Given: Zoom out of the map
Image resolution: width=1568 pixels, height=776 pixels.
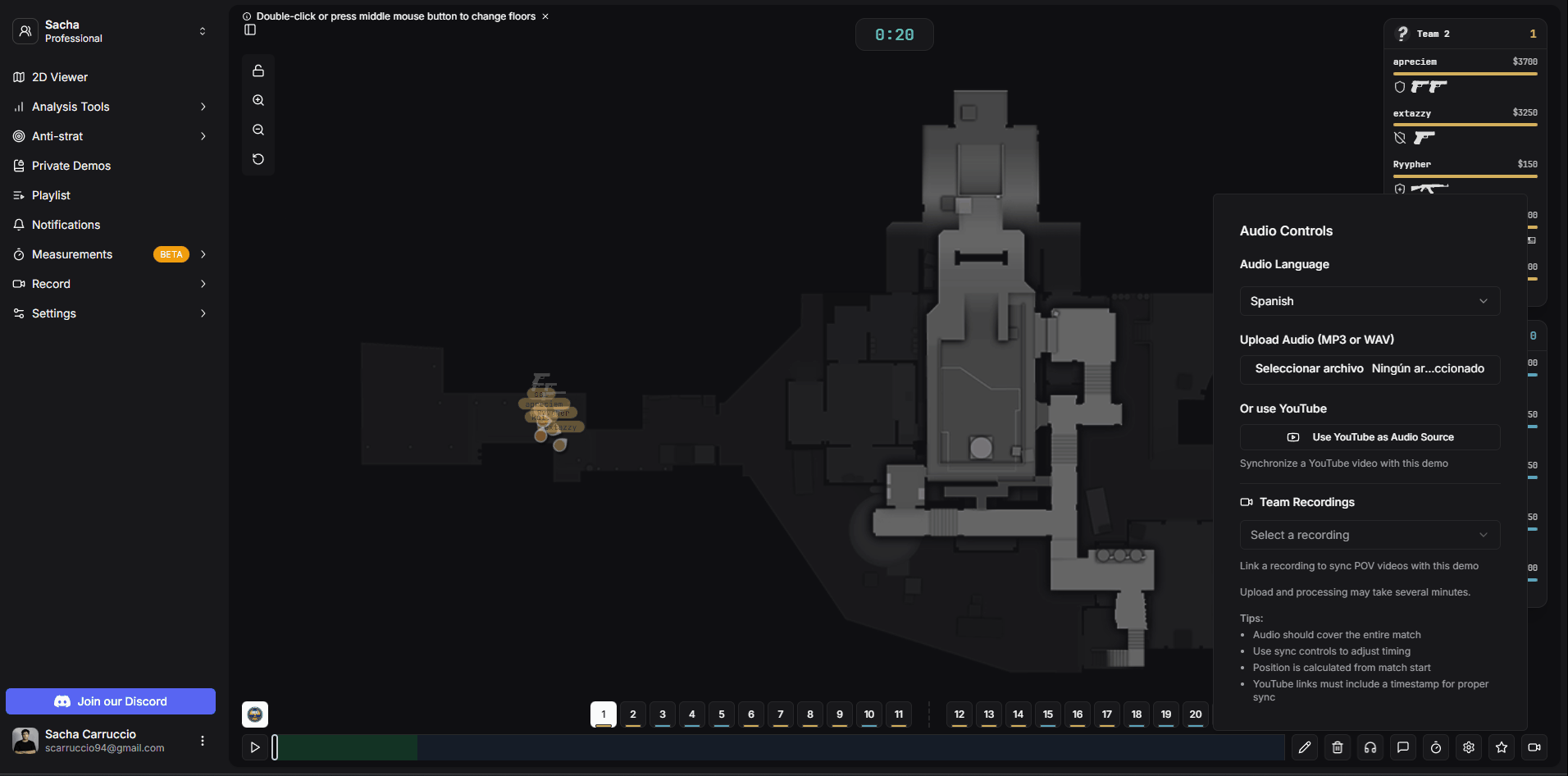Looking at the screenshot, I should [x=258, y=130].
